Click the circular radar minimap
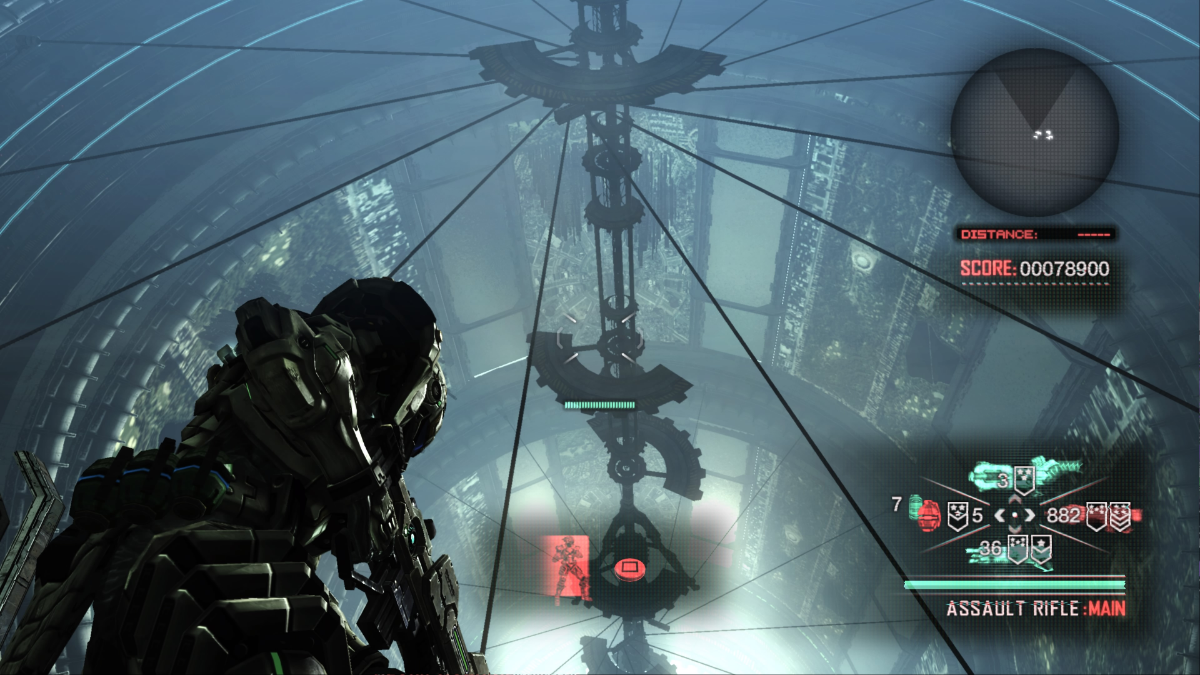This screenshot has width=1200, height=675. coord(1034,132)
